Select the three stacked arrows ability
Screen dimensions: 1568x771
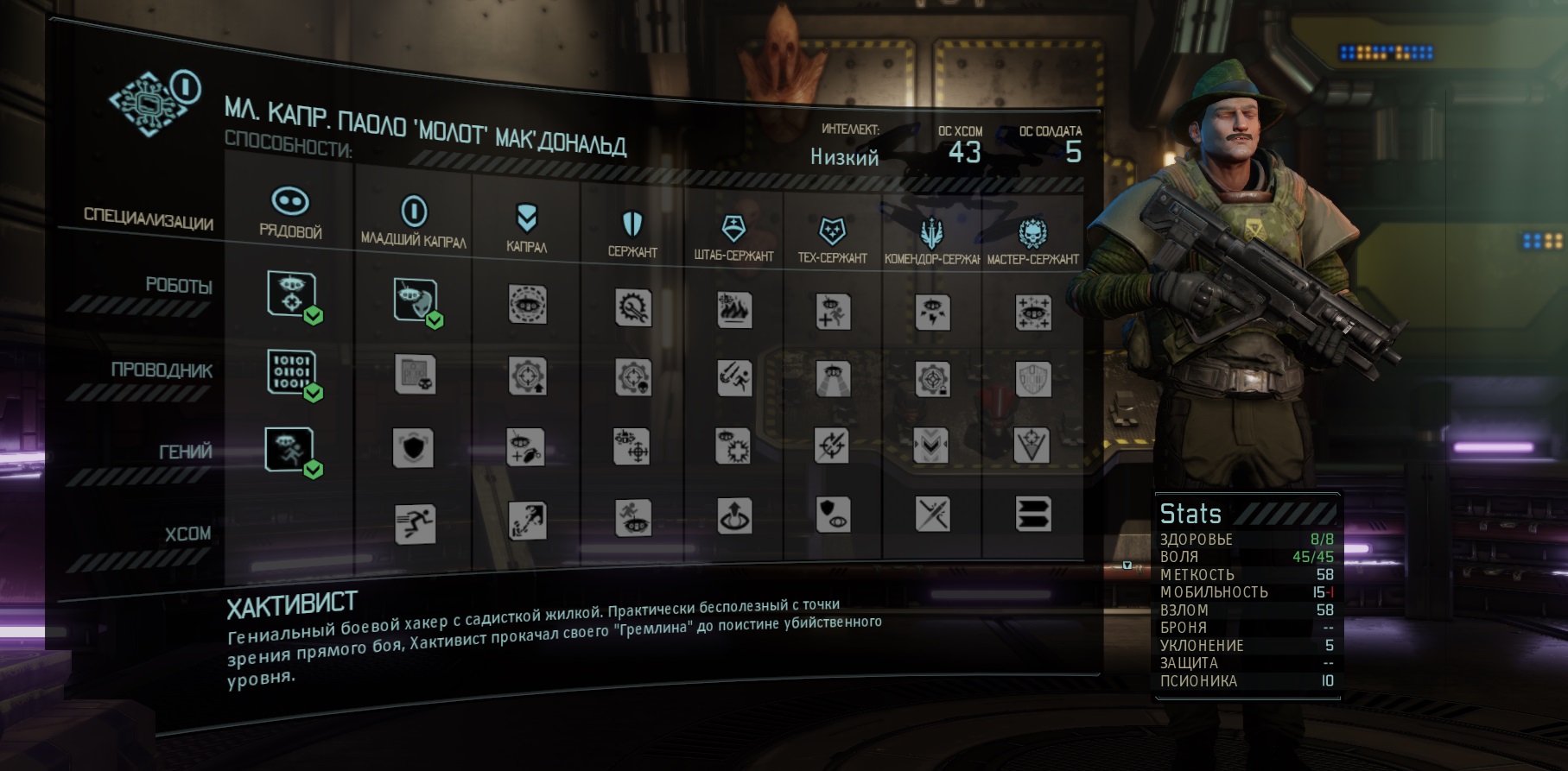point(1033,515)
